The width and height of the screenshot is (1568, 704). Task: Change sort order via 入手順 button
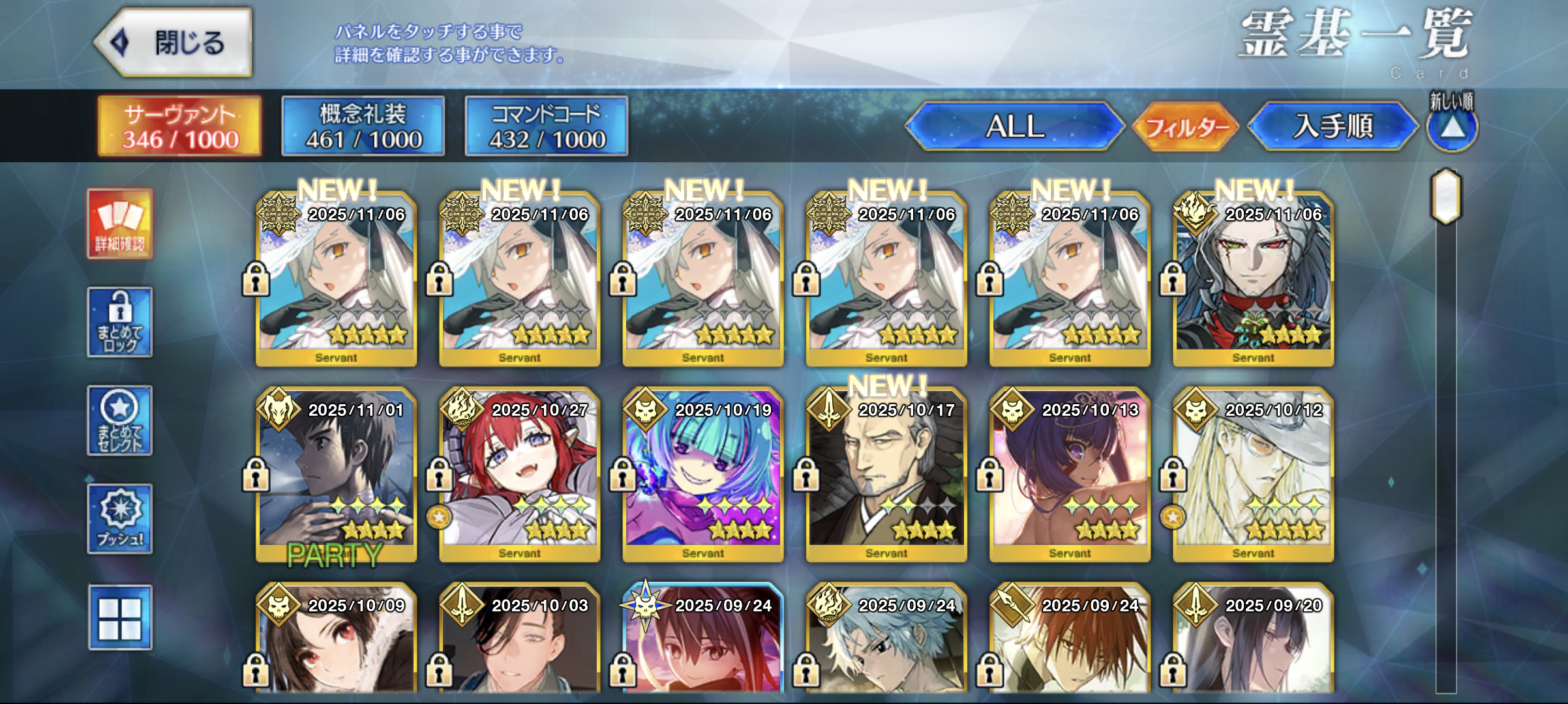click(1332, 126)
